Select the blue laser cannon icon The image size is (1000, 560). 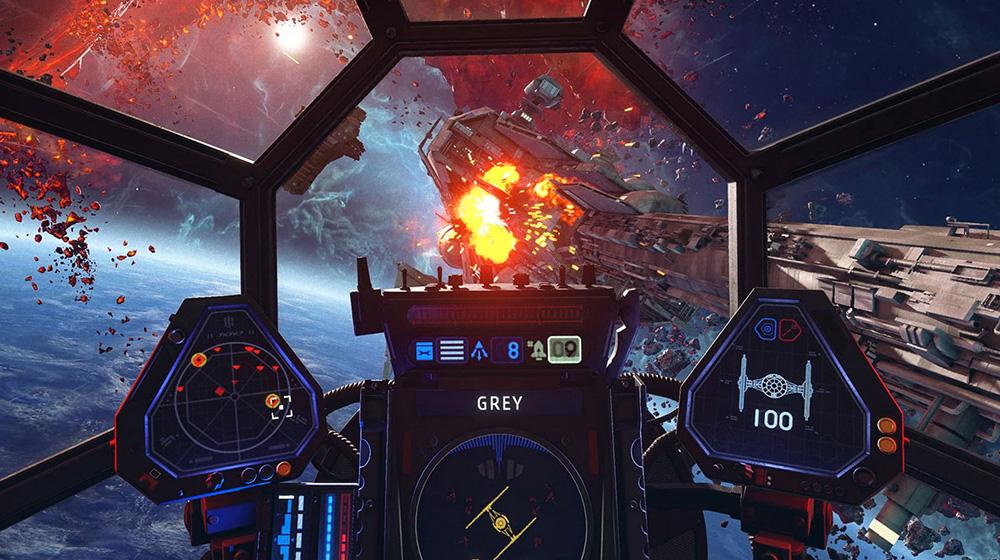click(424, 350)
